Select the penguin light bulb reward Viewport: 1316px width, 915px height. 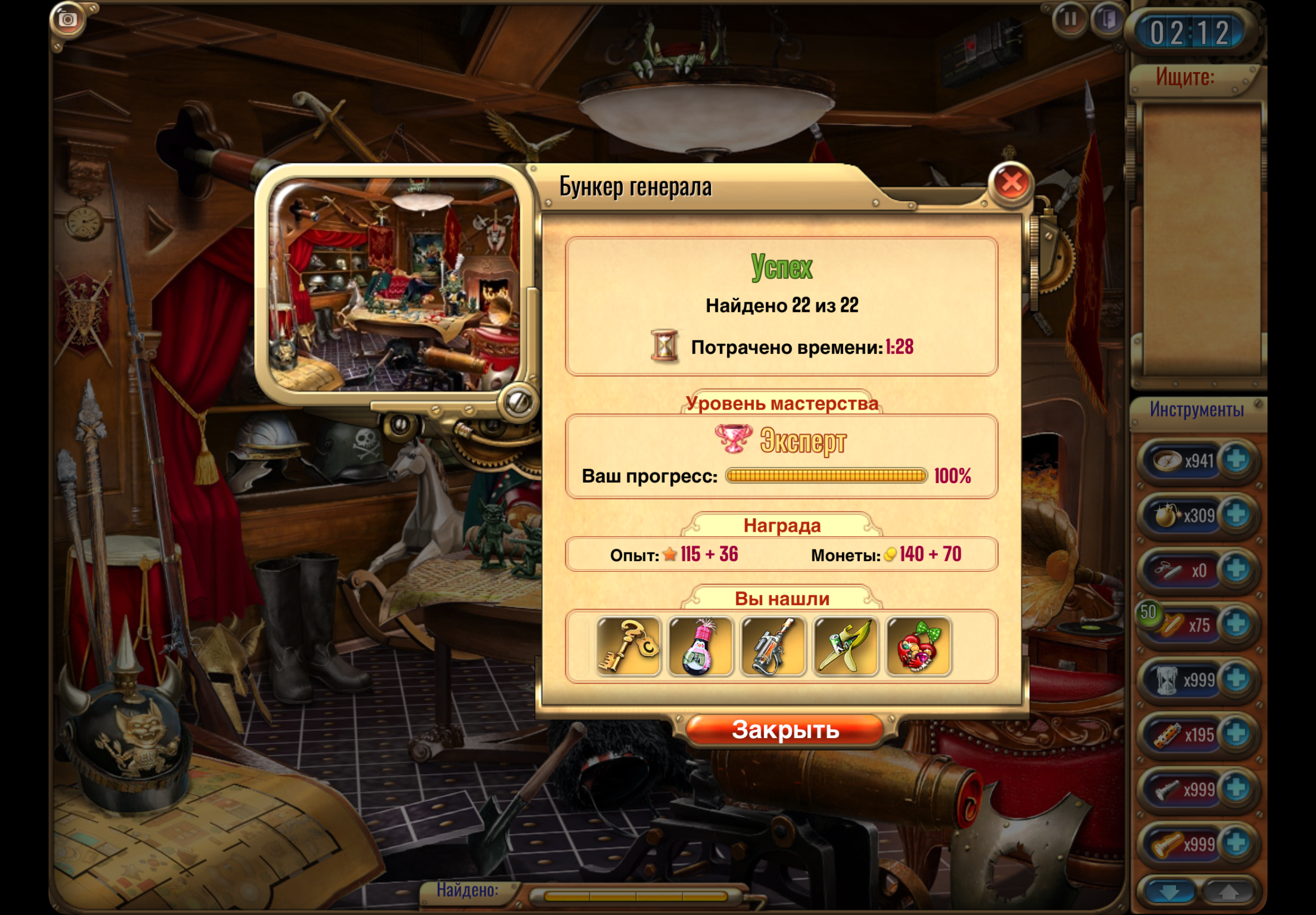[700, 646]
